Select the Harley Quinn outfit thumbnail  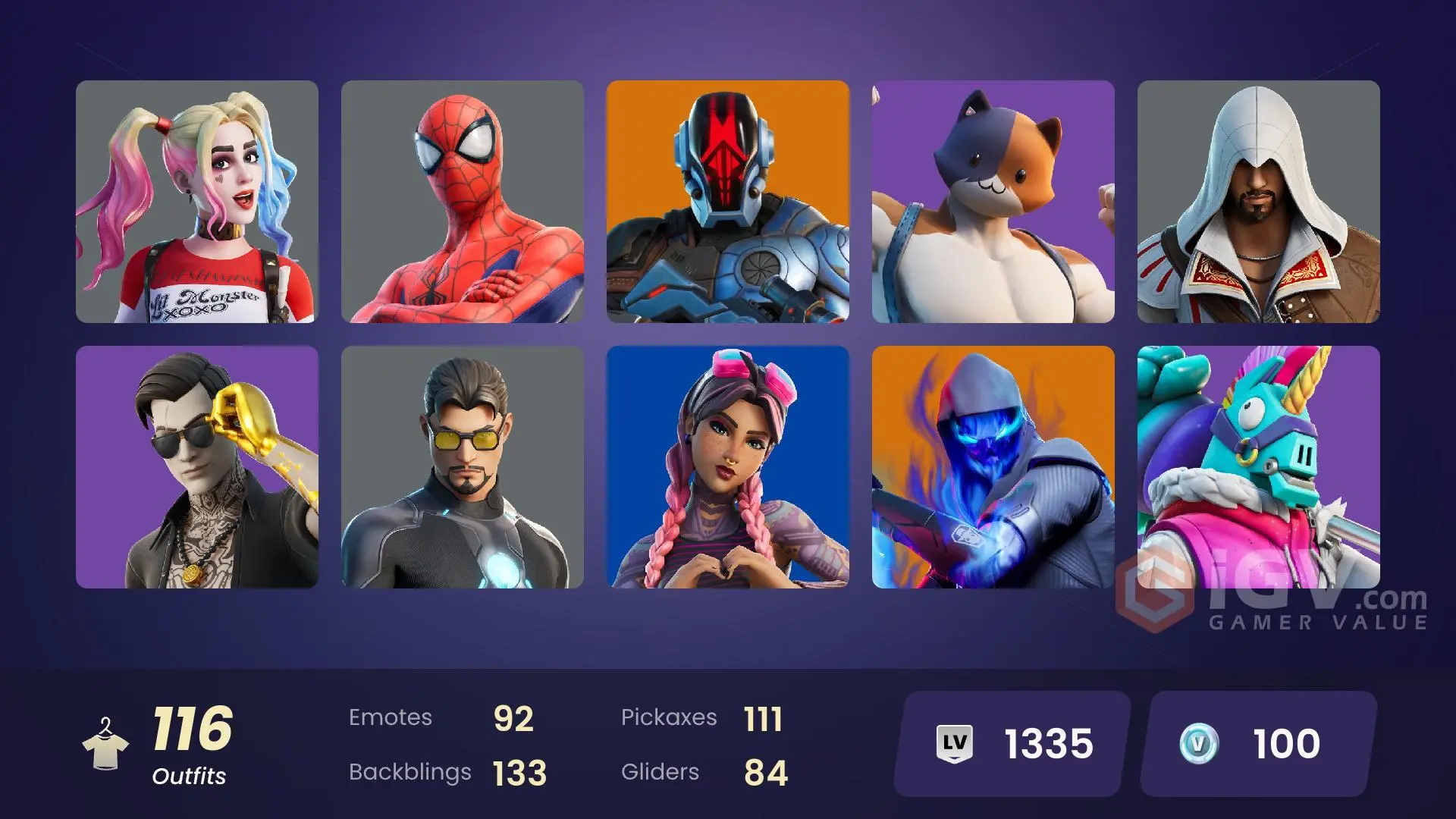[x=197, y=202]
